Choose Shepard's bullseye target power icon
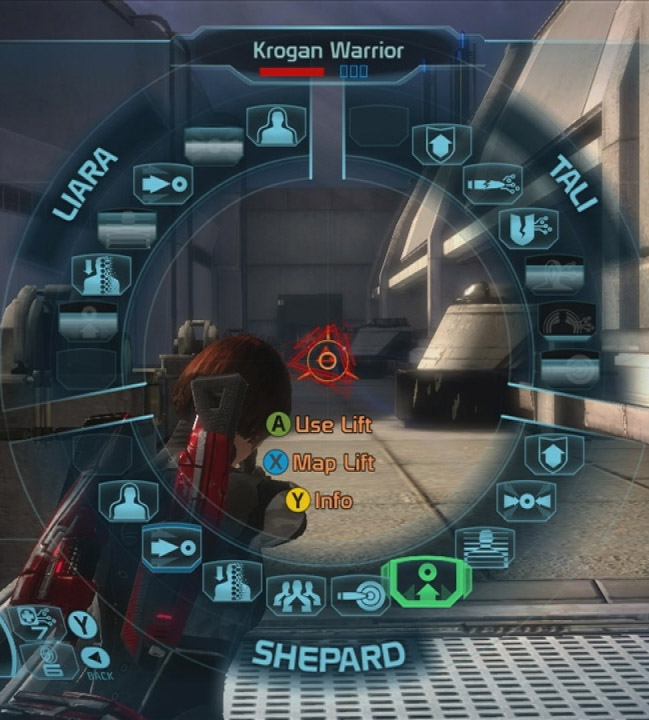Screen dimensions: 649x720 coord(360,594)
